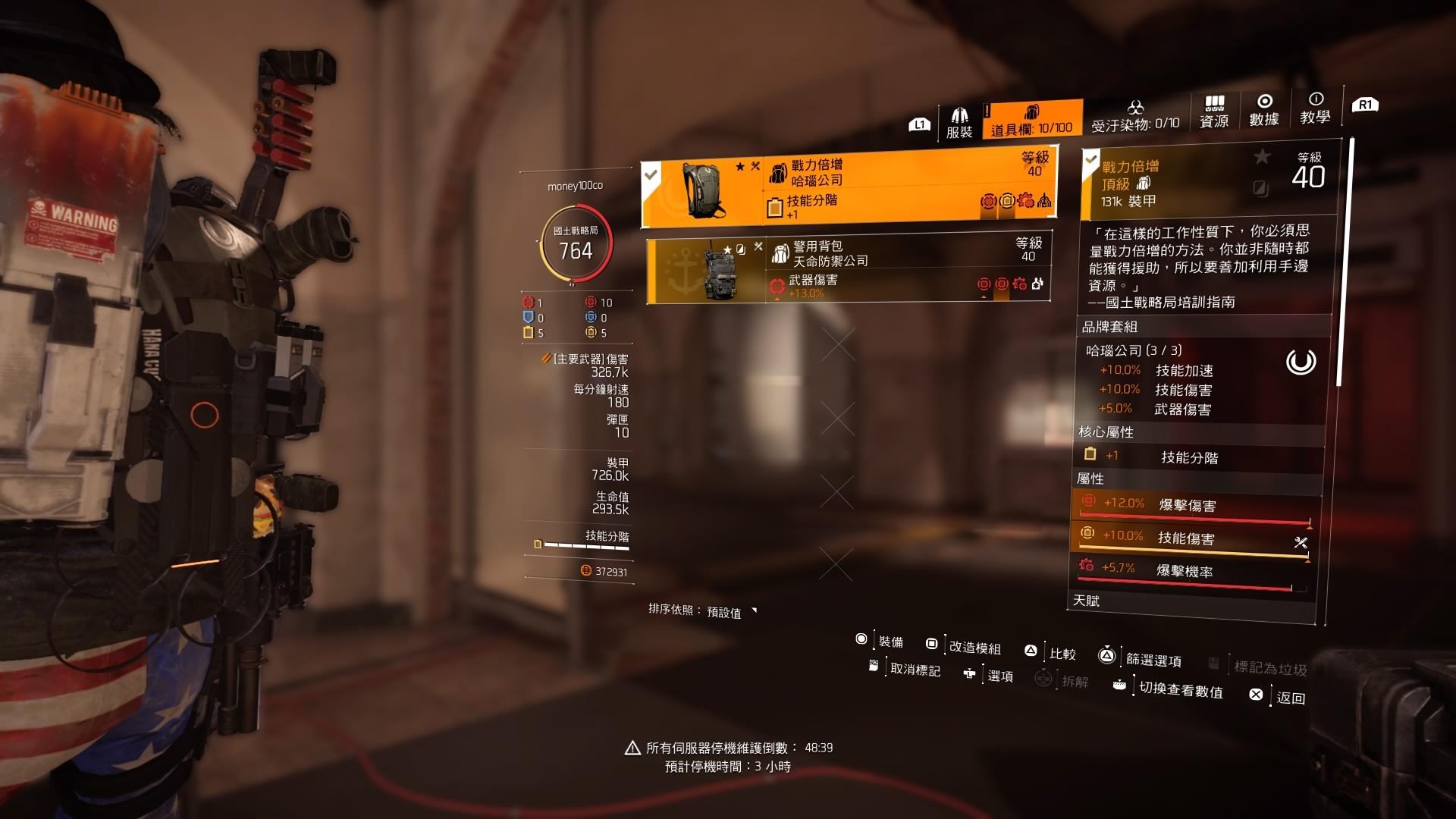Open the 教學 tutorial icon

(x=1314, y=110)
